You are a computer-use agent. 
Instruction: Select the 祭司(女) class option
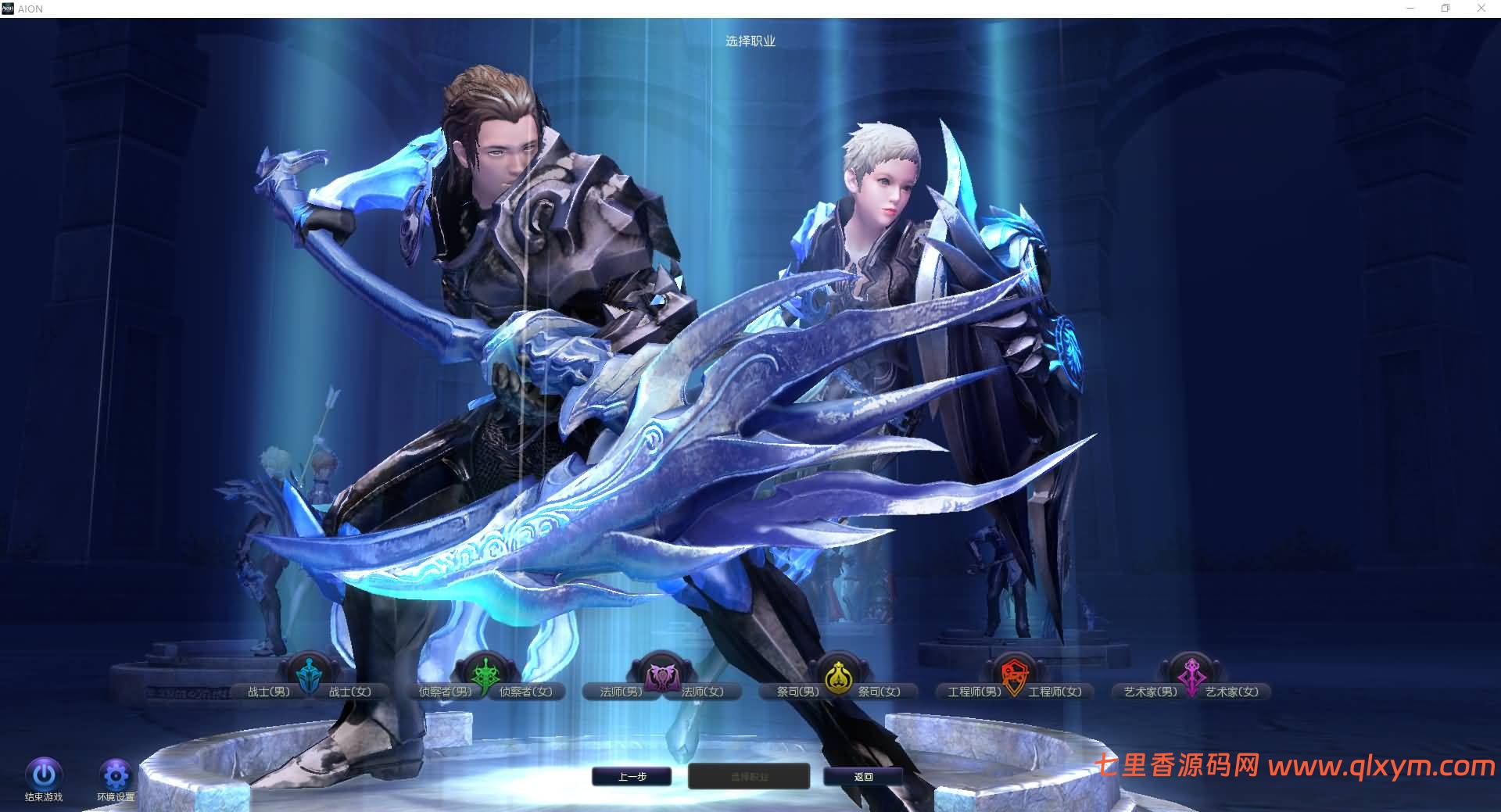coord(879,692)
